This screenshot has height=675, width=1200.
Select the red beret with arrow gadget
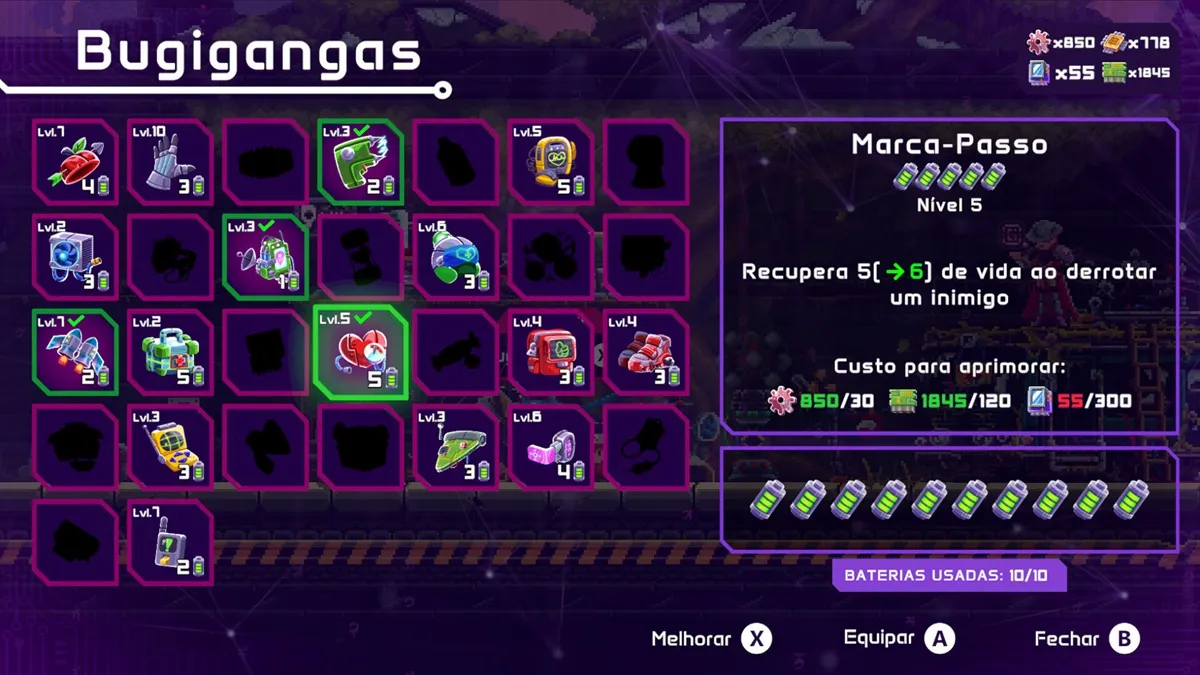(75, 161)
